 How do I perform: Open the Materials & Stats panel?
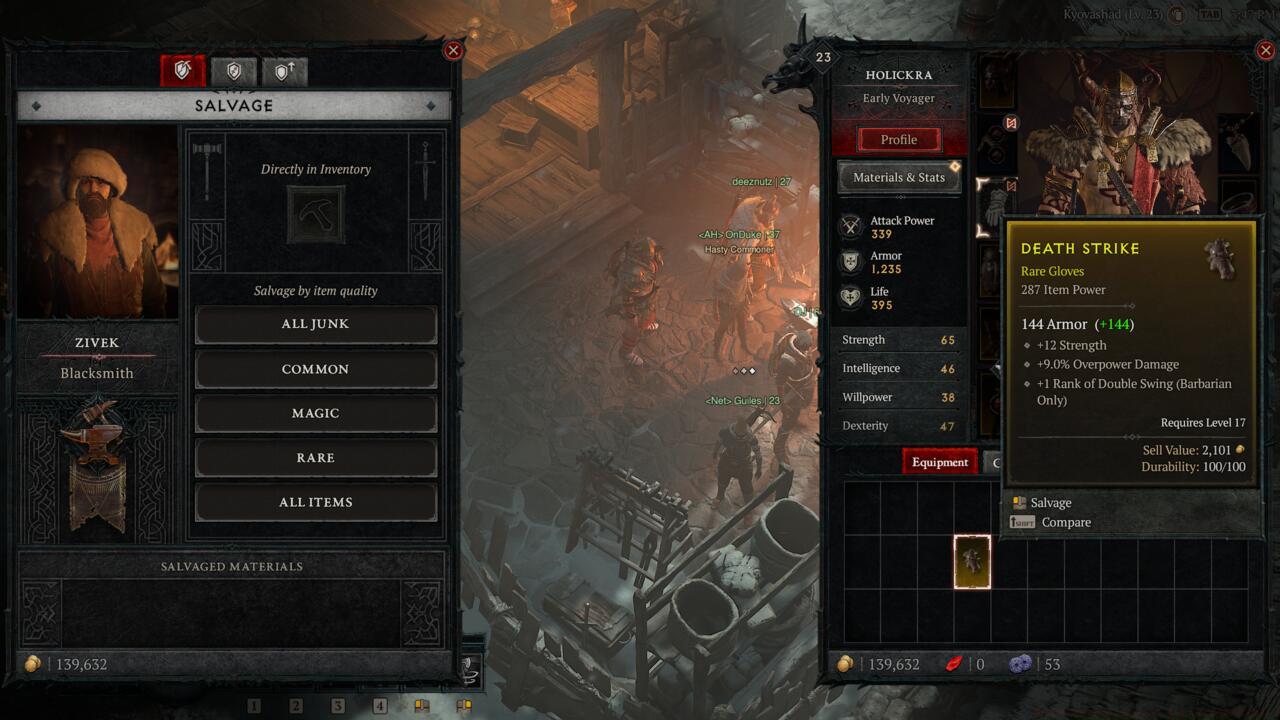tap(898, 177)
